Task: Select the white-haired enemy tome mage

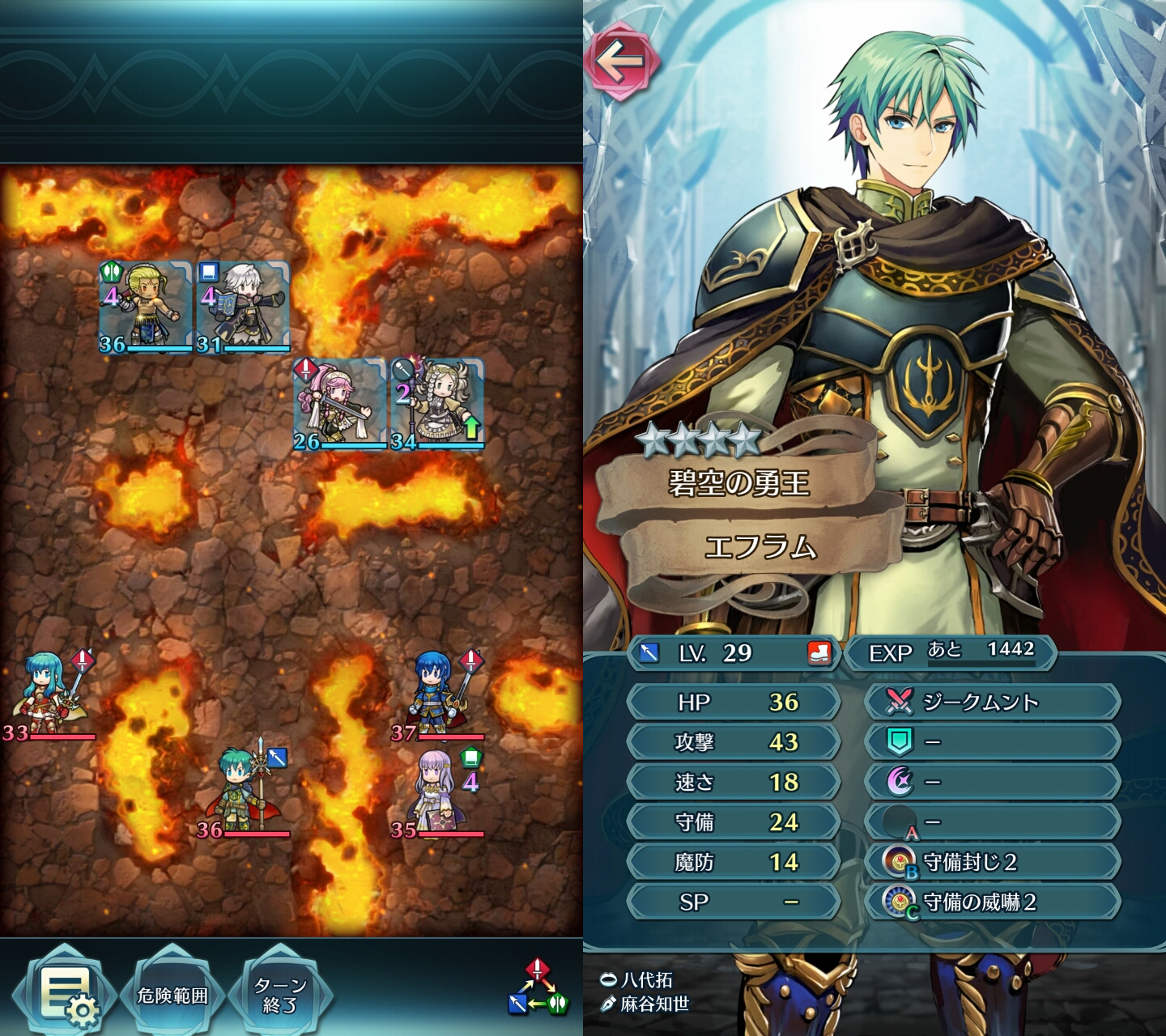Action: (243, 308)
